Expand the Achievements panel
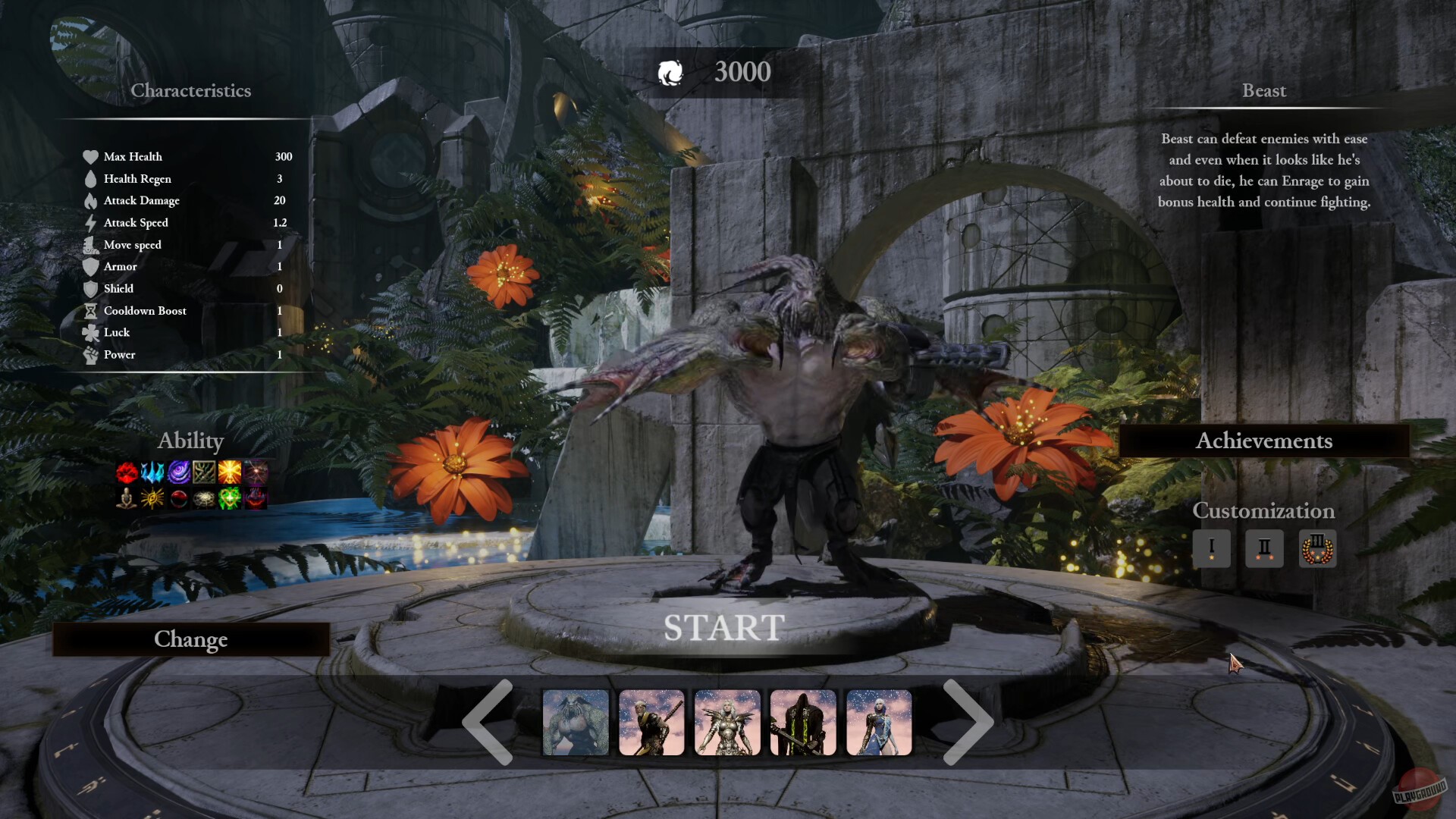Image resolution: width=1456 pixels, height=819 pixels. [1265, 441]
